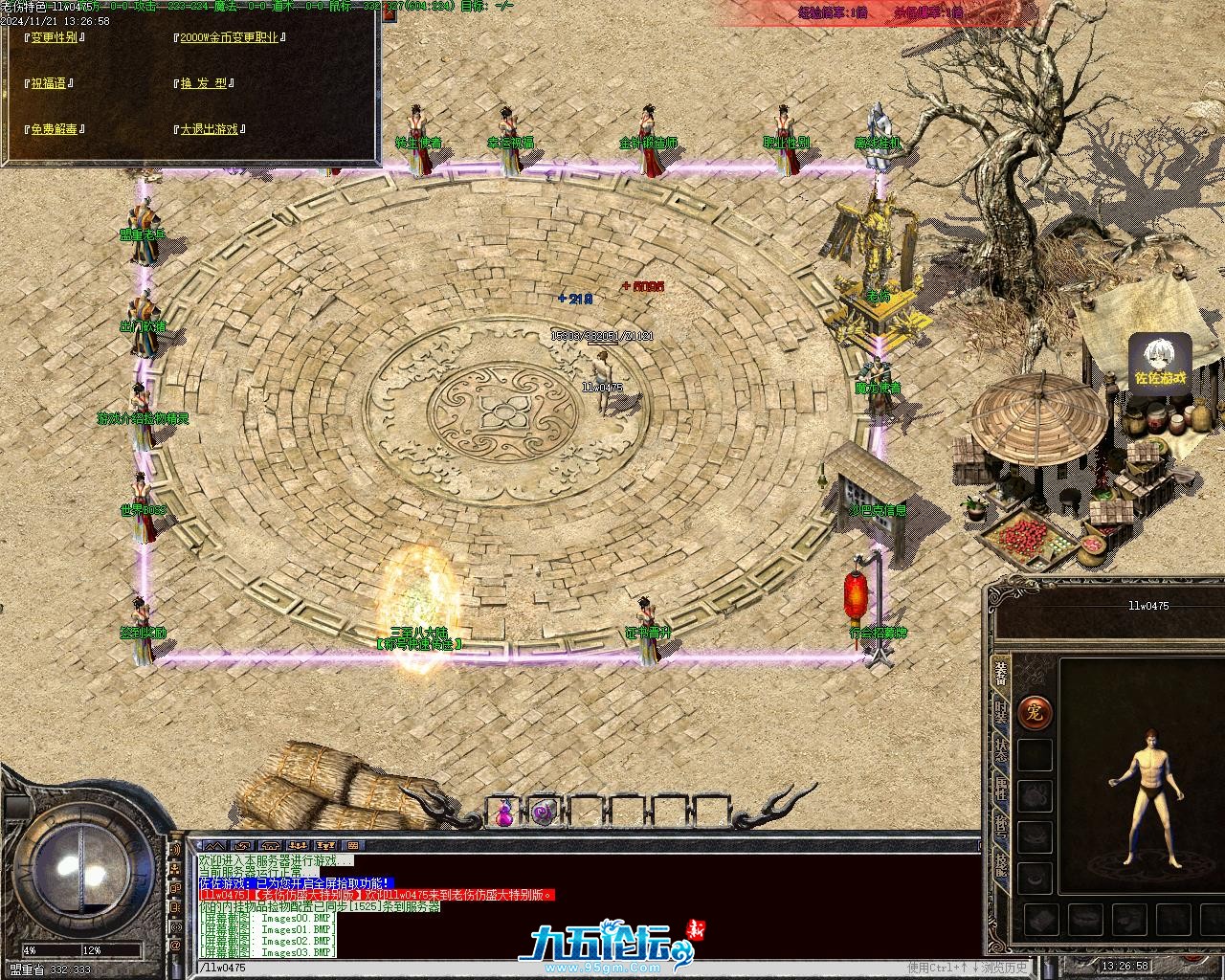
Task: Choose the 变更性别 dialogue option
Action: pos(54,37)
